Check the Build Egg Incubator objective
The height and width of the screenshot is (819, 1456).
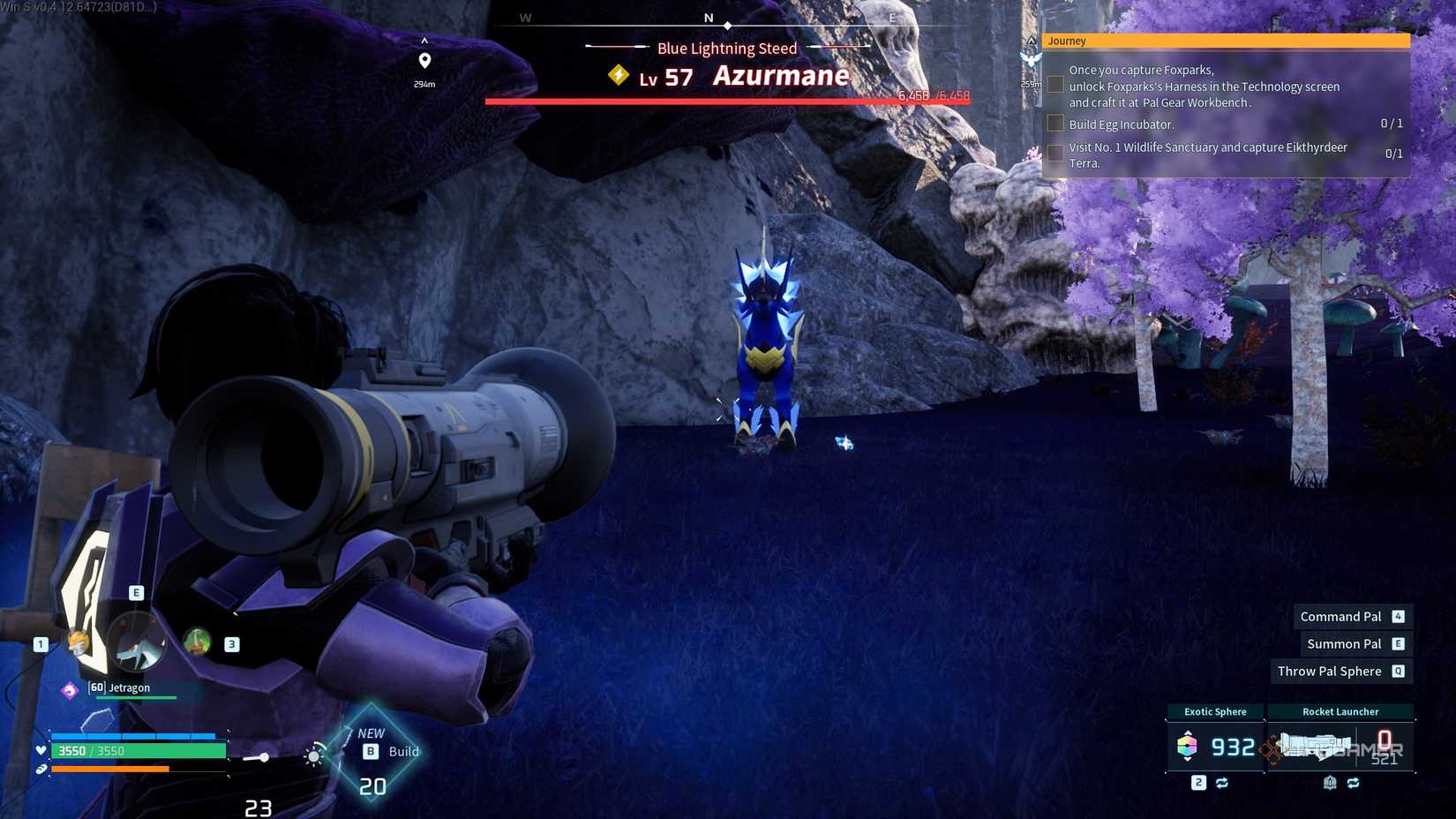click(x=1055, y=123)
